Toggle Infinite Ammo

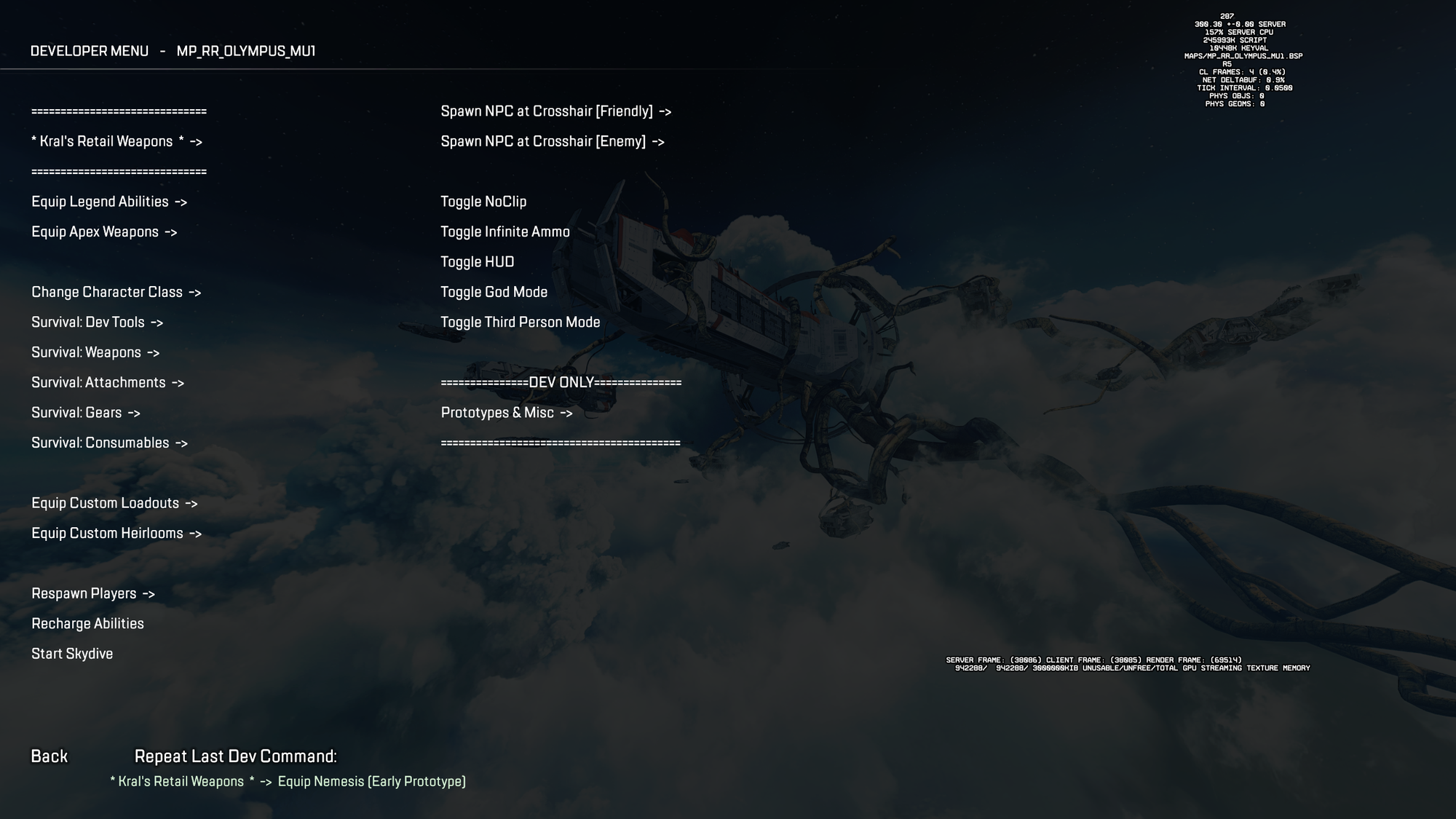pos(505,232)
